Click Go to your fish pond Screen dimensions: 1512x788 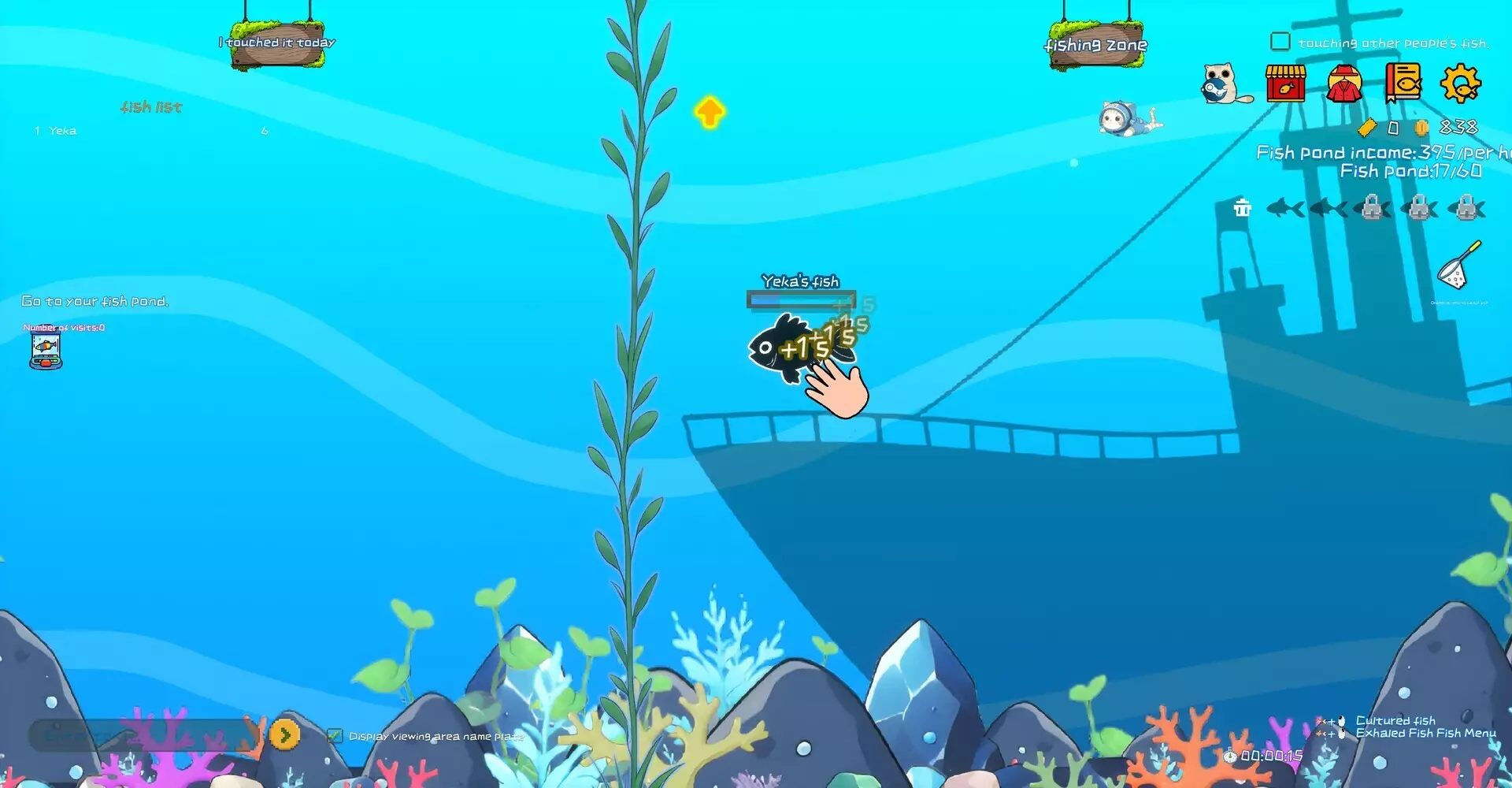[94, 300]
